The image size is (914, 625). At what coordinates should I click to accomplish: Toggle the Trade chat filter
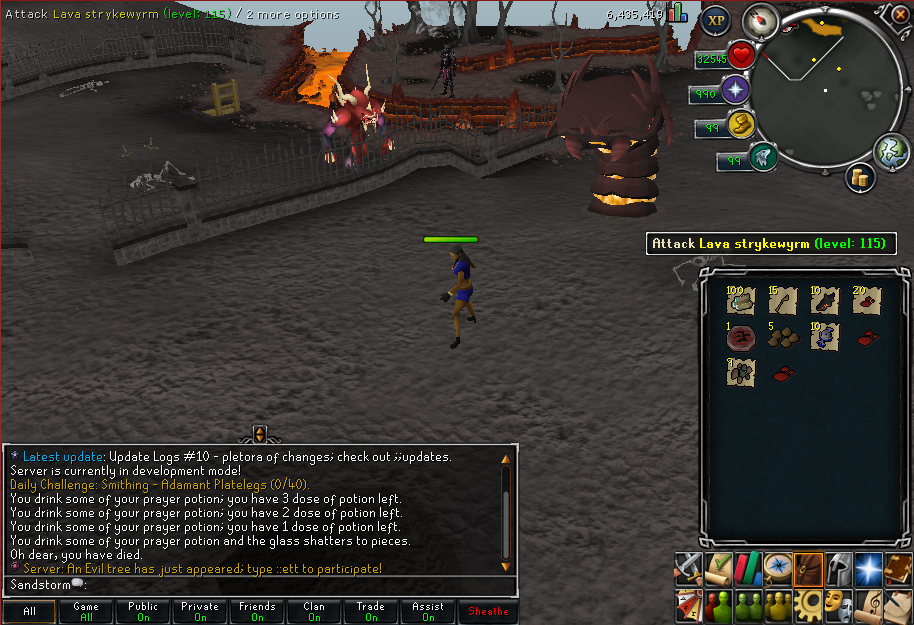point(371,611)
